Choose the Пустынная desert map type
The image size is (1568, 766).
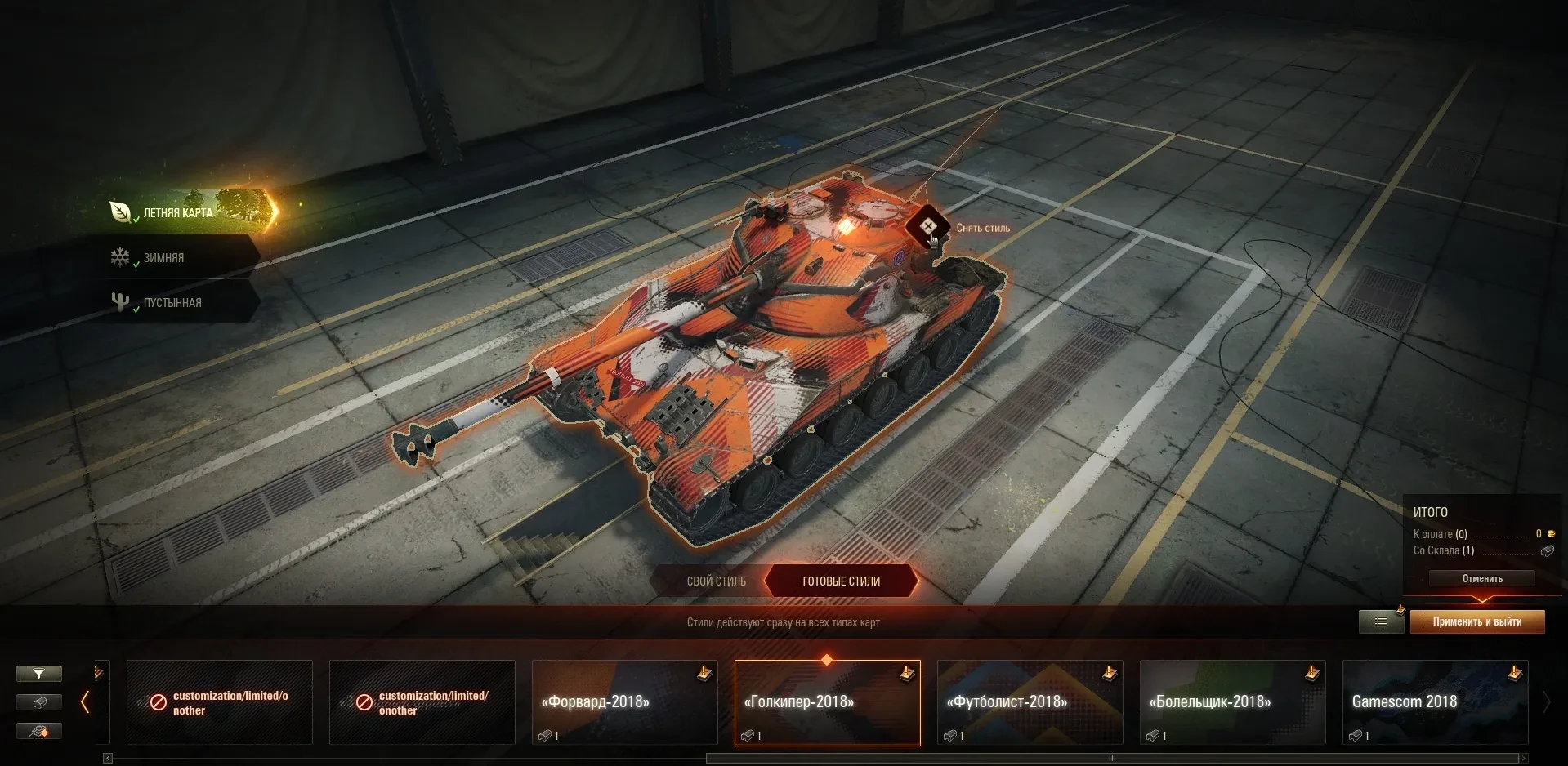click(x=172, y=302)
